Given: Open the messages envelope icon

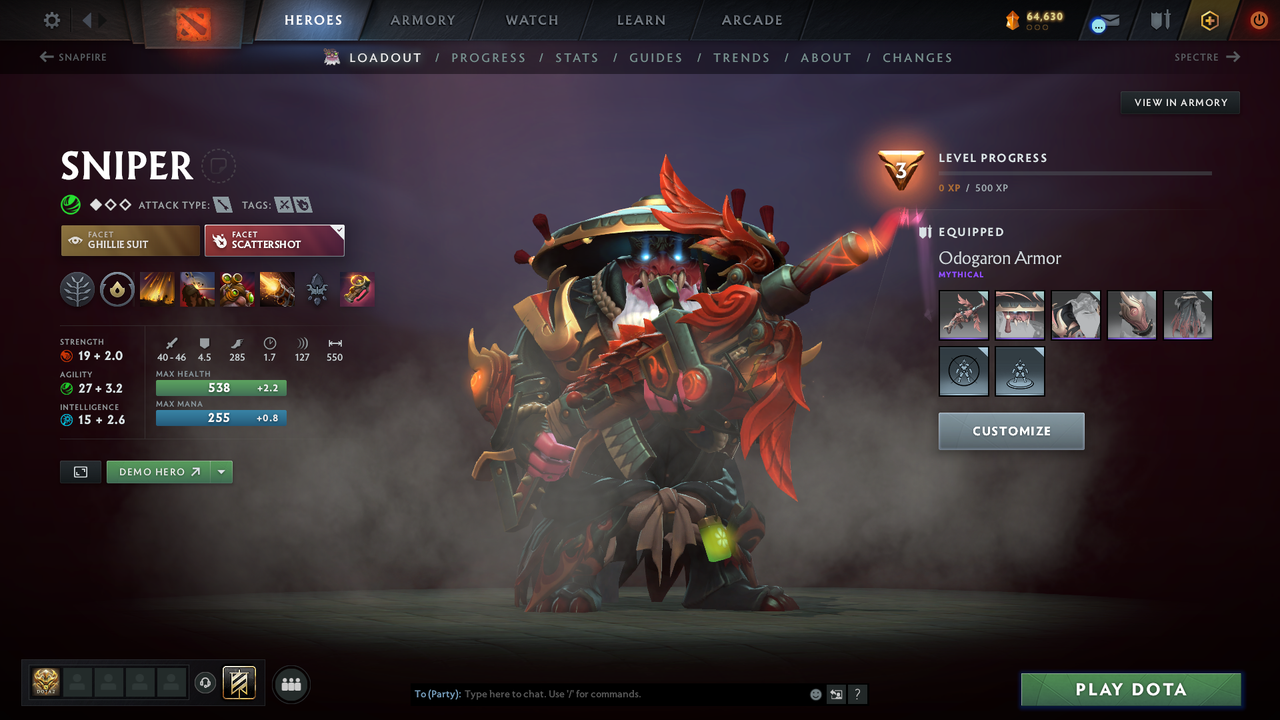Looking at the screenshot, I should tap(1103, 20).
